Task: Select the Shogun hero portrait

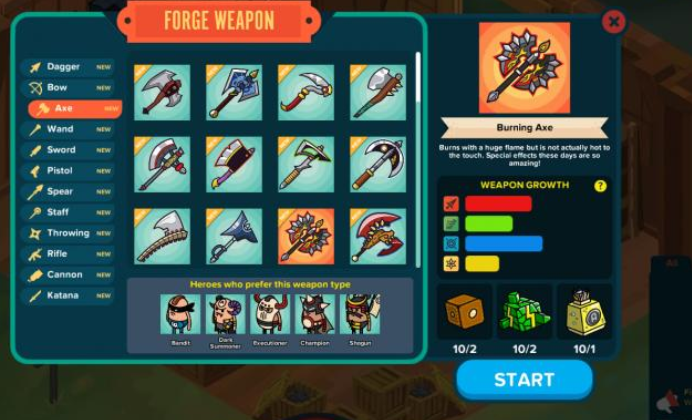Action: point(361,316)
